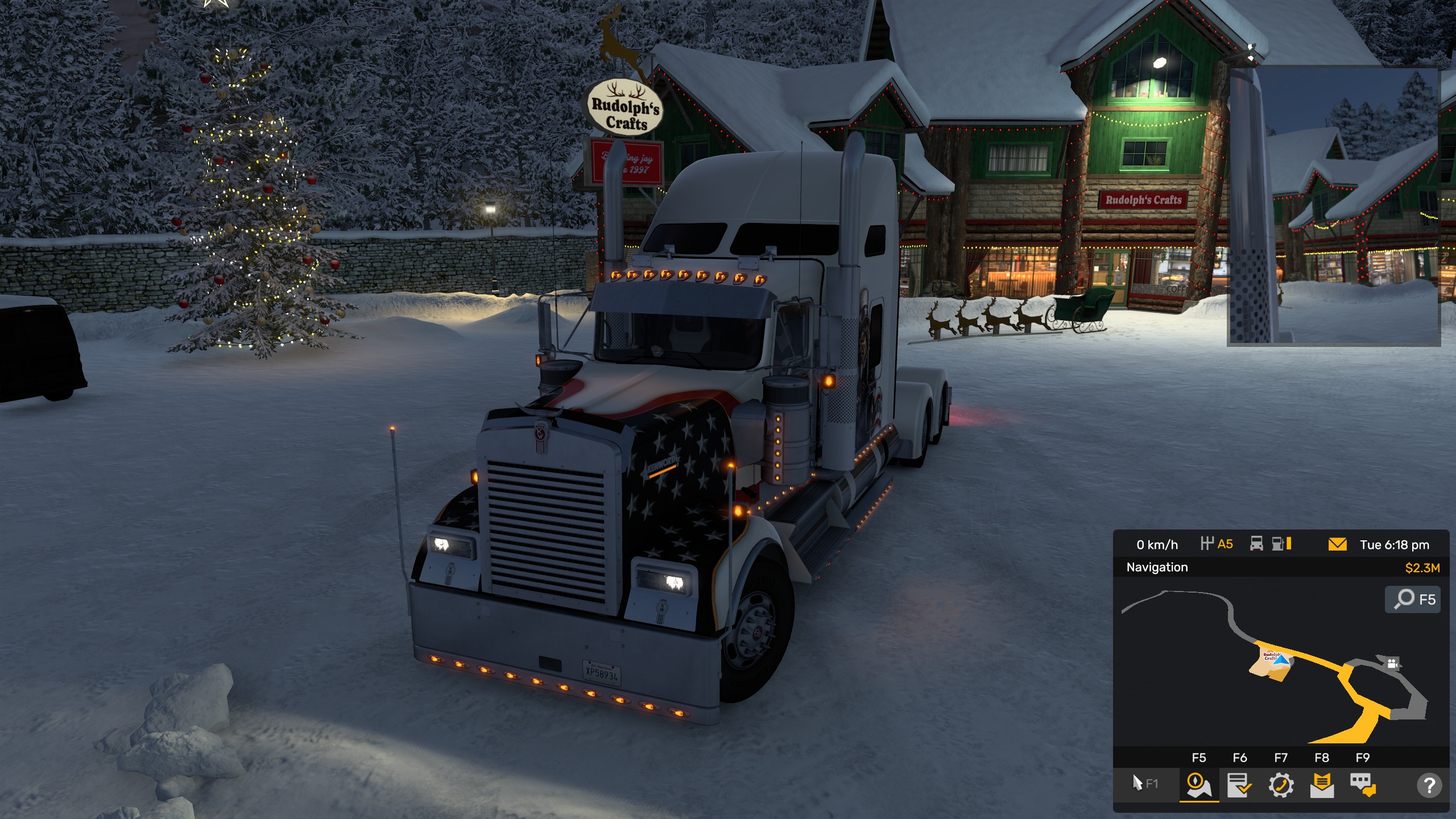Toggle the F1 mouse cursor control
1456x819 pixels.
coord(1144,783)
